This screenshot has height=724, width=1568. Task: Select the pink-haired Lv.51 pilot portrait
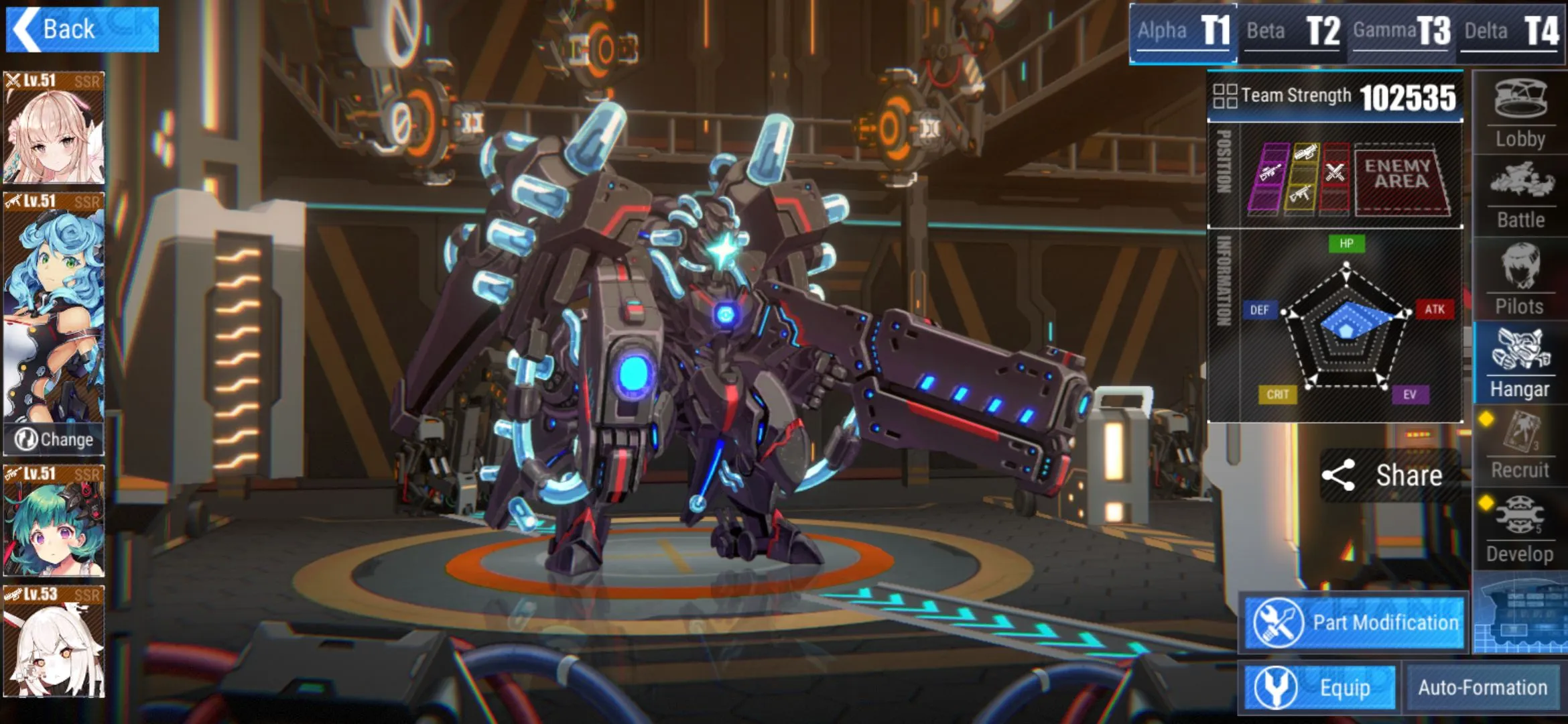click(54, 128)
